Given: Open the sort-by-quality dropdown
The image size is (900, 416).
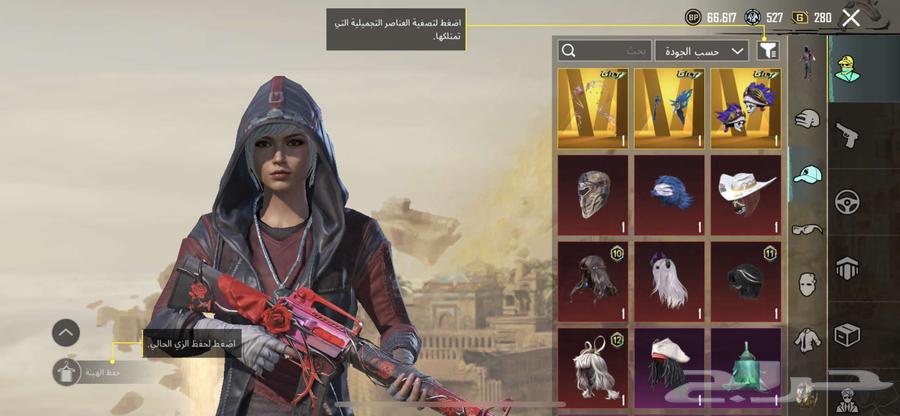Looking at the screenshot, I should click(701, 50).
